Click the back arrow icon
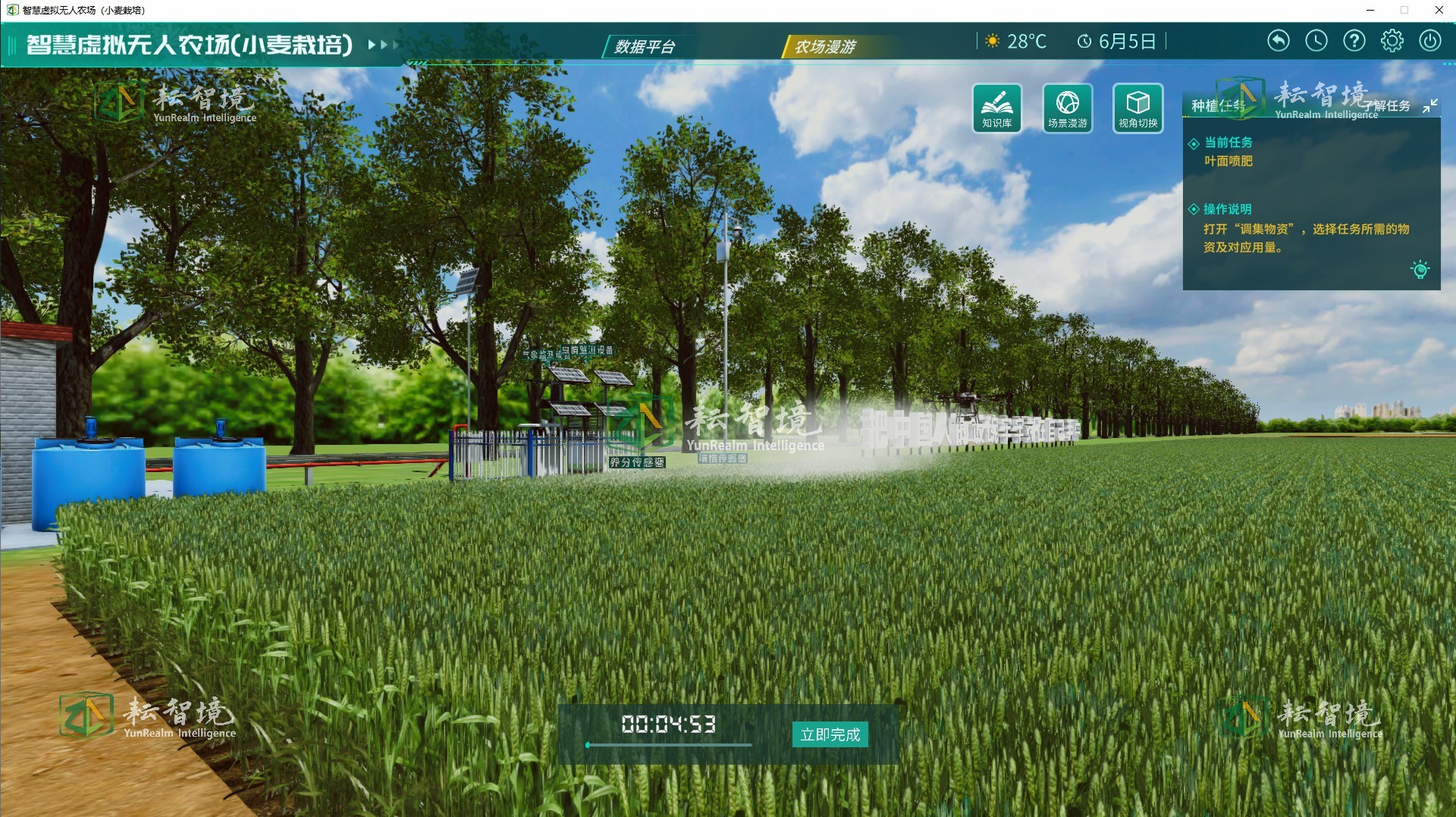Screen dimensions: 1456x817 [1278, 41]
